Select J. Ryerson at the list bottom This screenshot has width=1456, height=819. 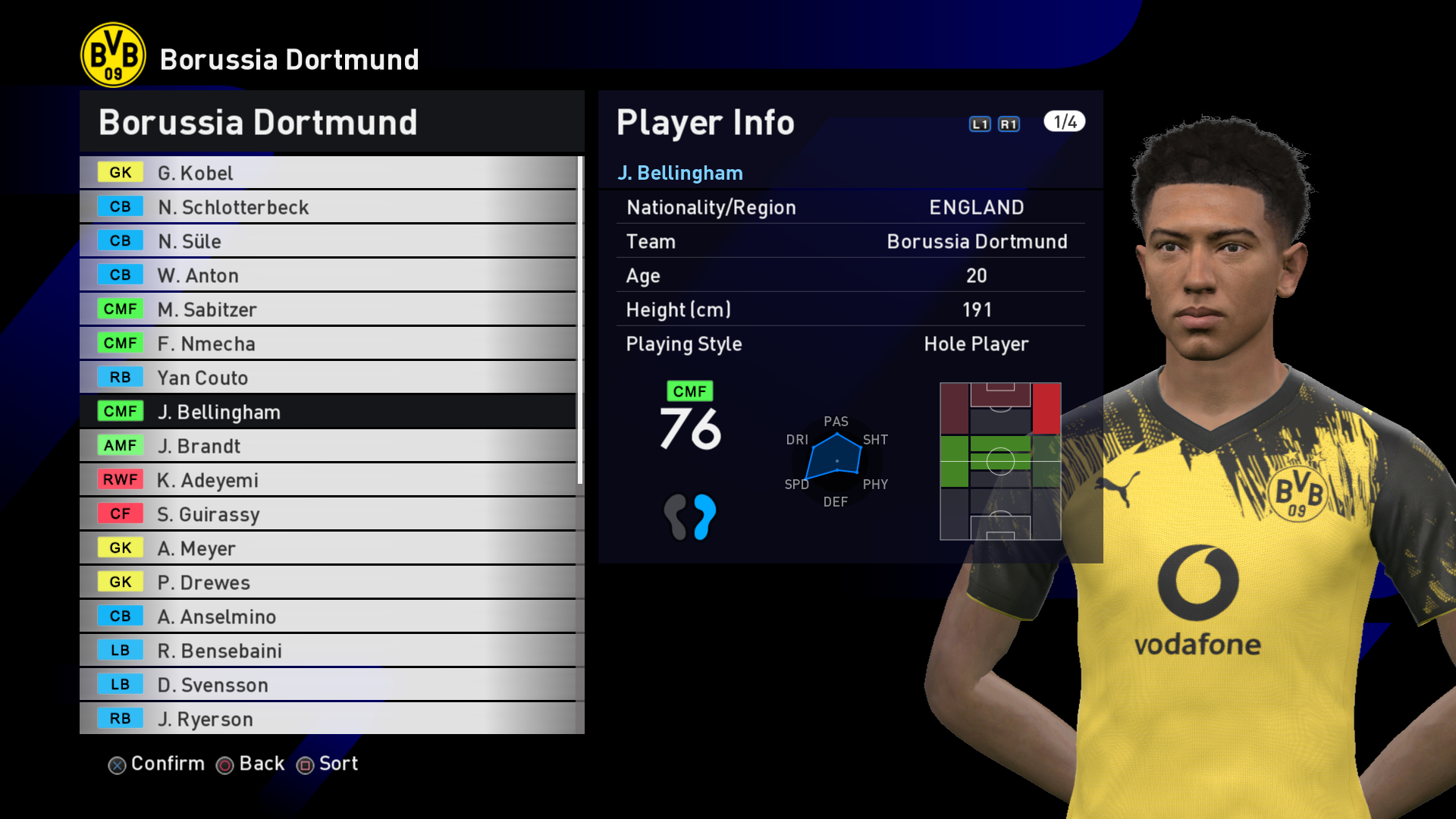pyautogui.click(x=328, y=719)
